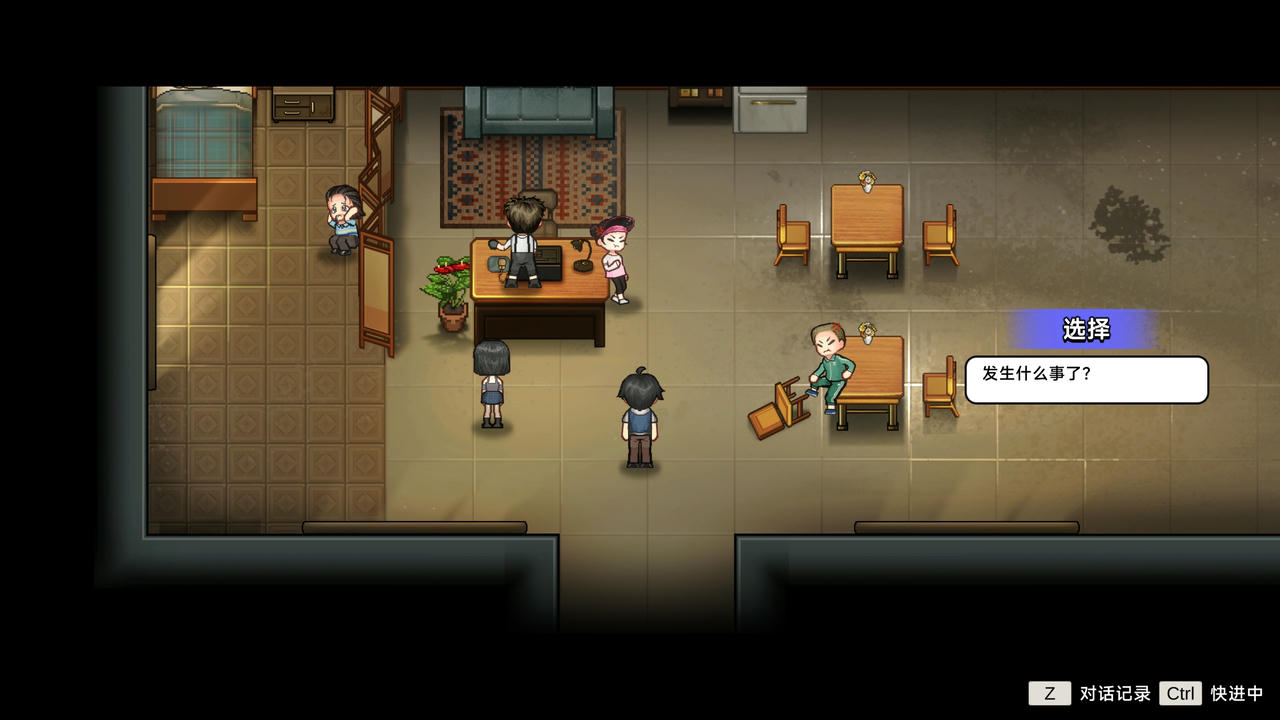This screenshot has height=720, width=1280.
Task: Toggle the 快进中 fast-forward control
Action: pos(1180,693)
